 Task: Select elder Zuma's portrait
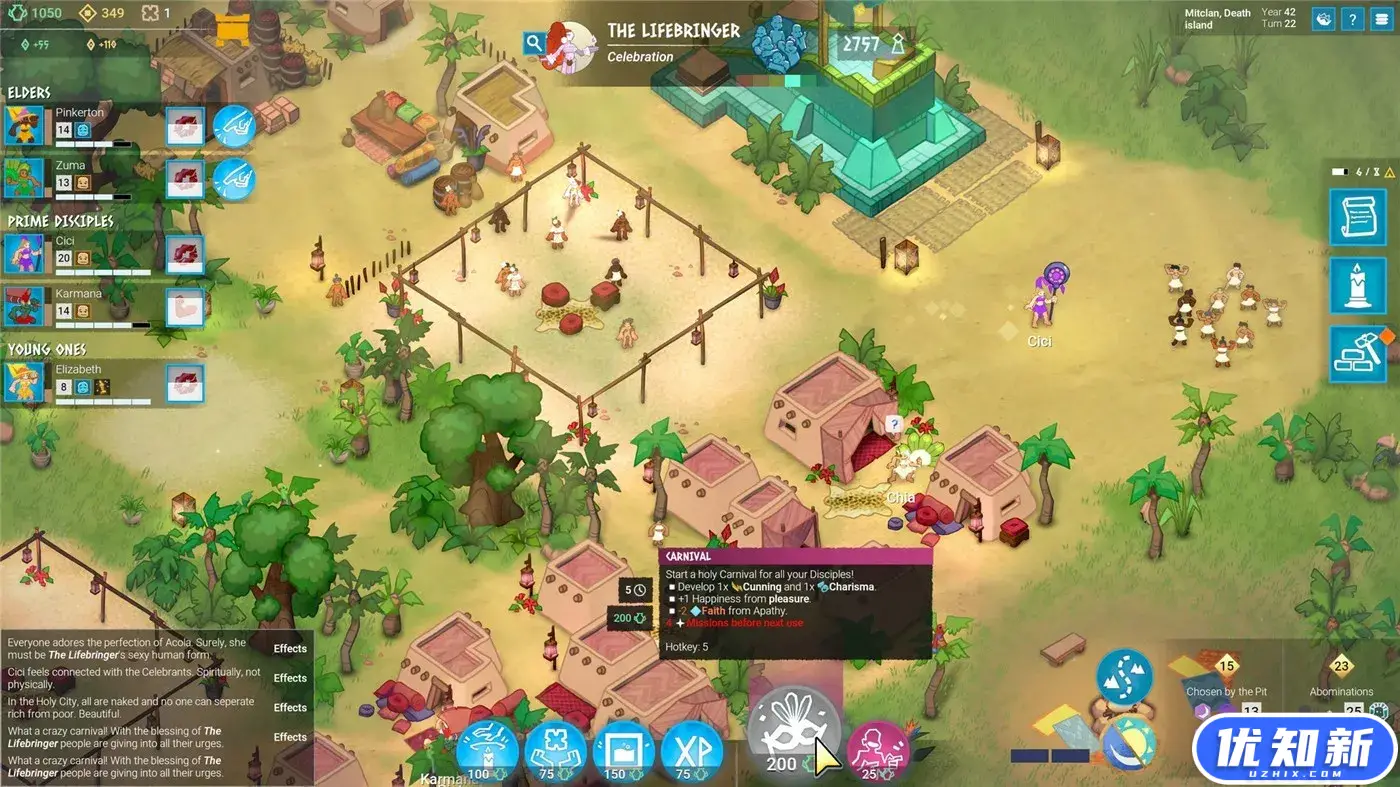[24, 178]
